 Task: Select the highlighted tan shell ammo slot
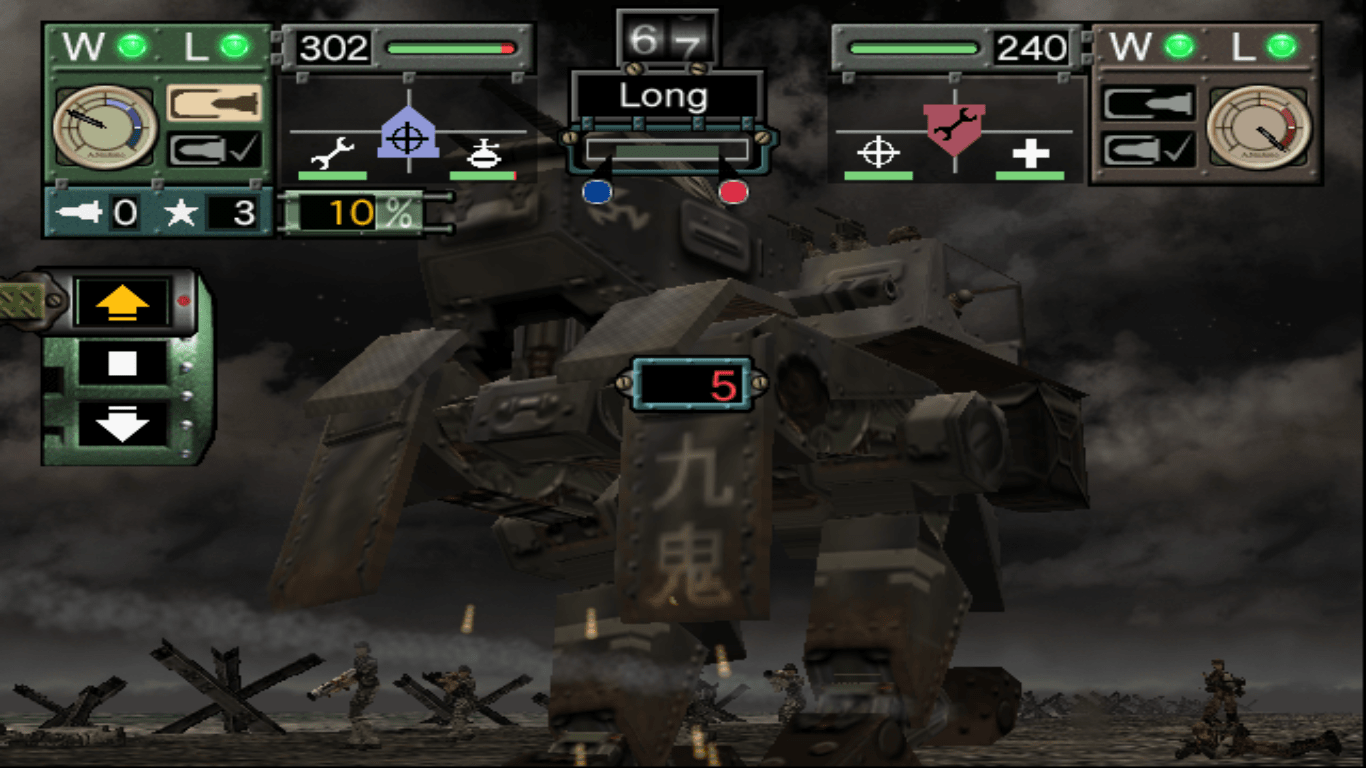(214, 103)
